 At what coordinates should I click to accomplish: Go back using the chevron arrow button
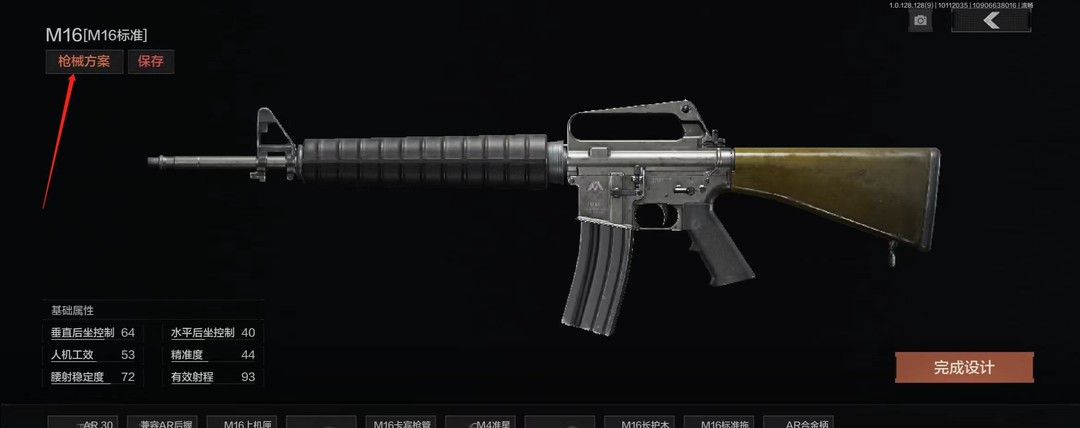pyautogui.click(x=991, y=21)
